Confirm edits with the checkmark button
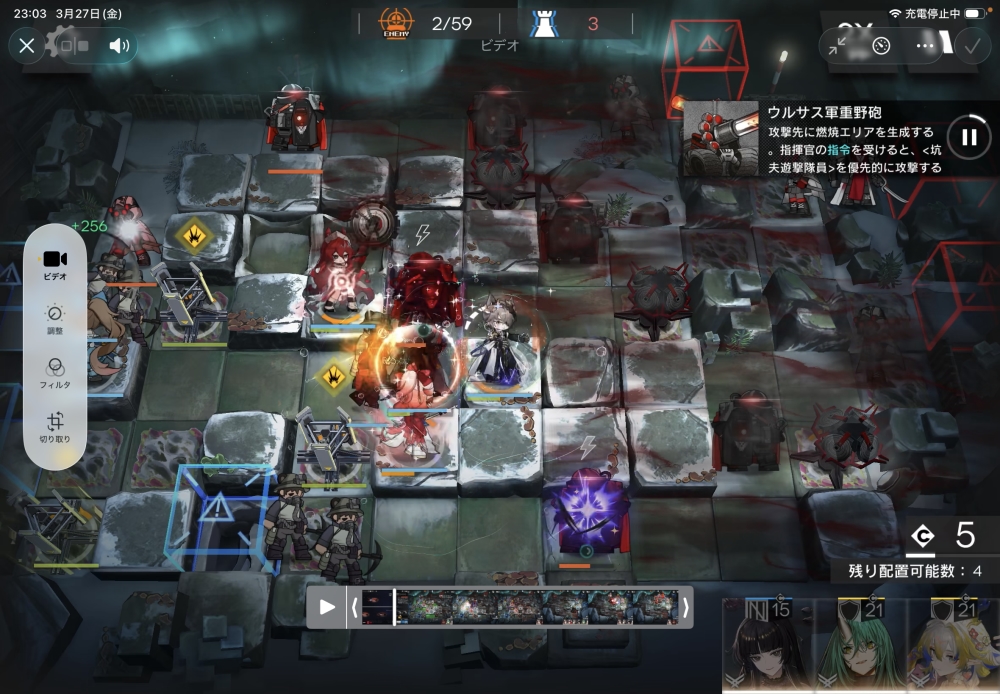The width and height of the screenshot is (1000, 694). pyautogui.click(x=970, y=45)
